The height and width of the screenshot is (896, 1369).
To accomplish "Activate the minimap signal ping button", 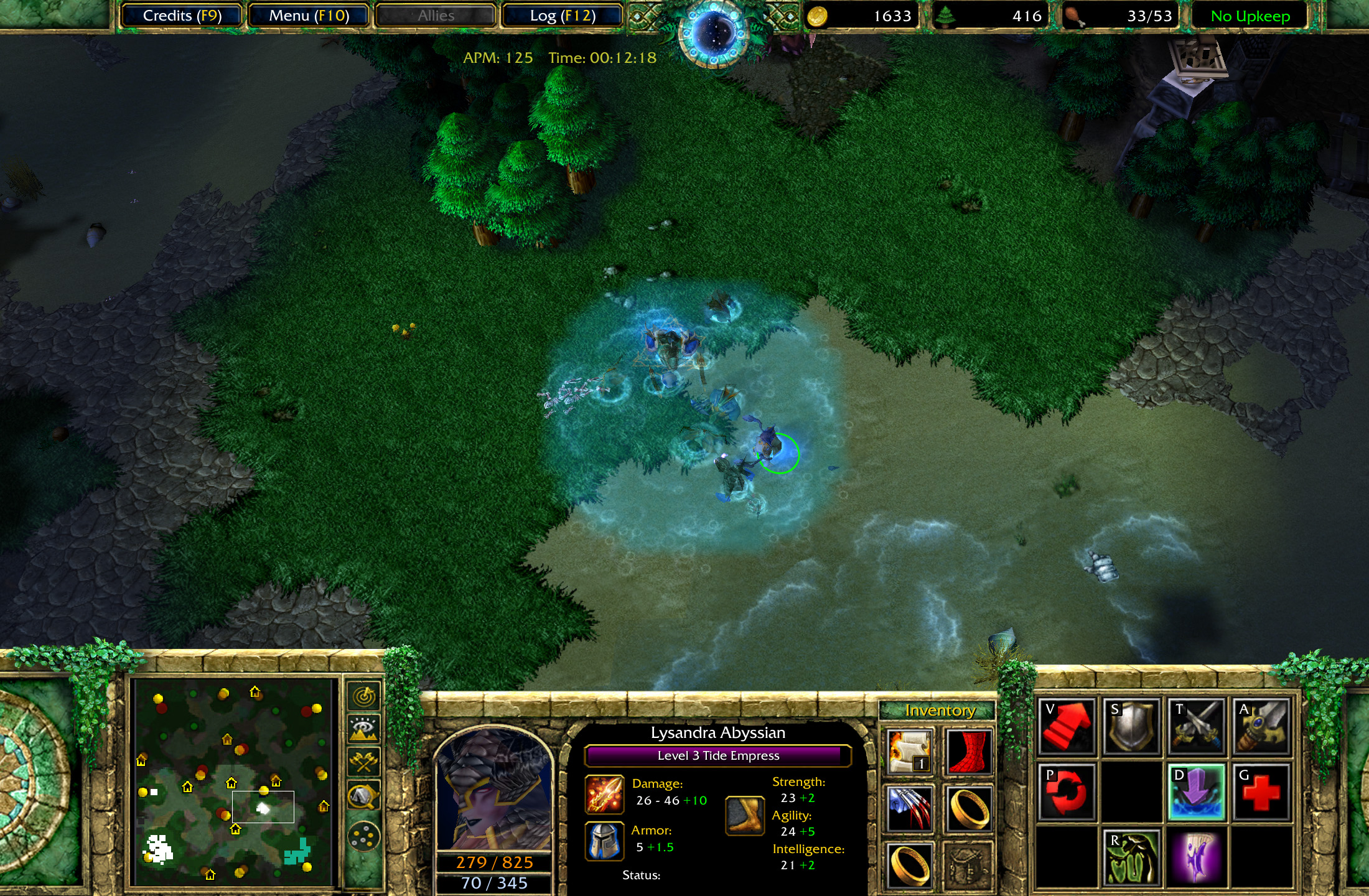I will [x=364, y=696].
